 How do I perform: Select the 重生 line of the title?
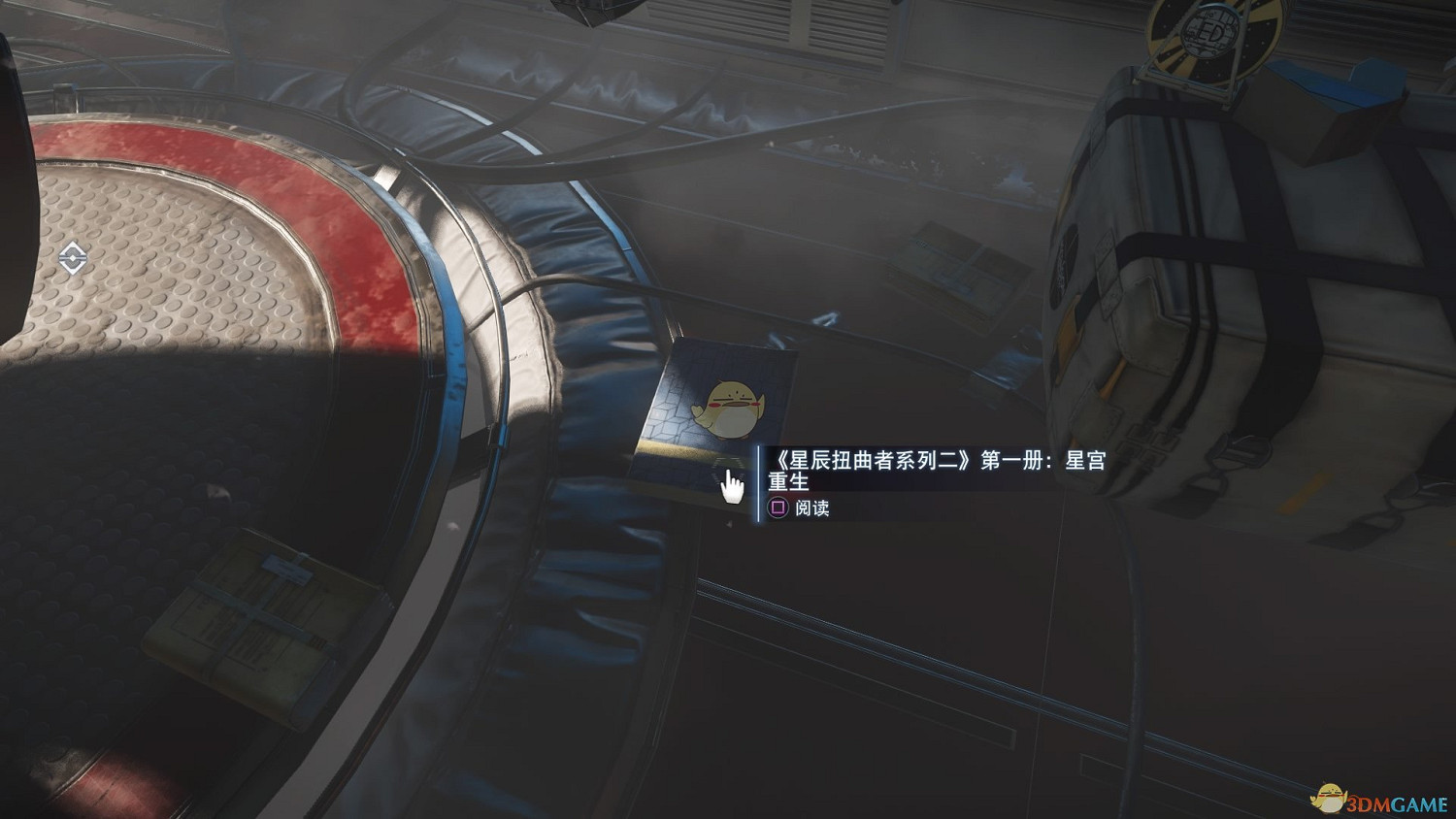[788, 480]
